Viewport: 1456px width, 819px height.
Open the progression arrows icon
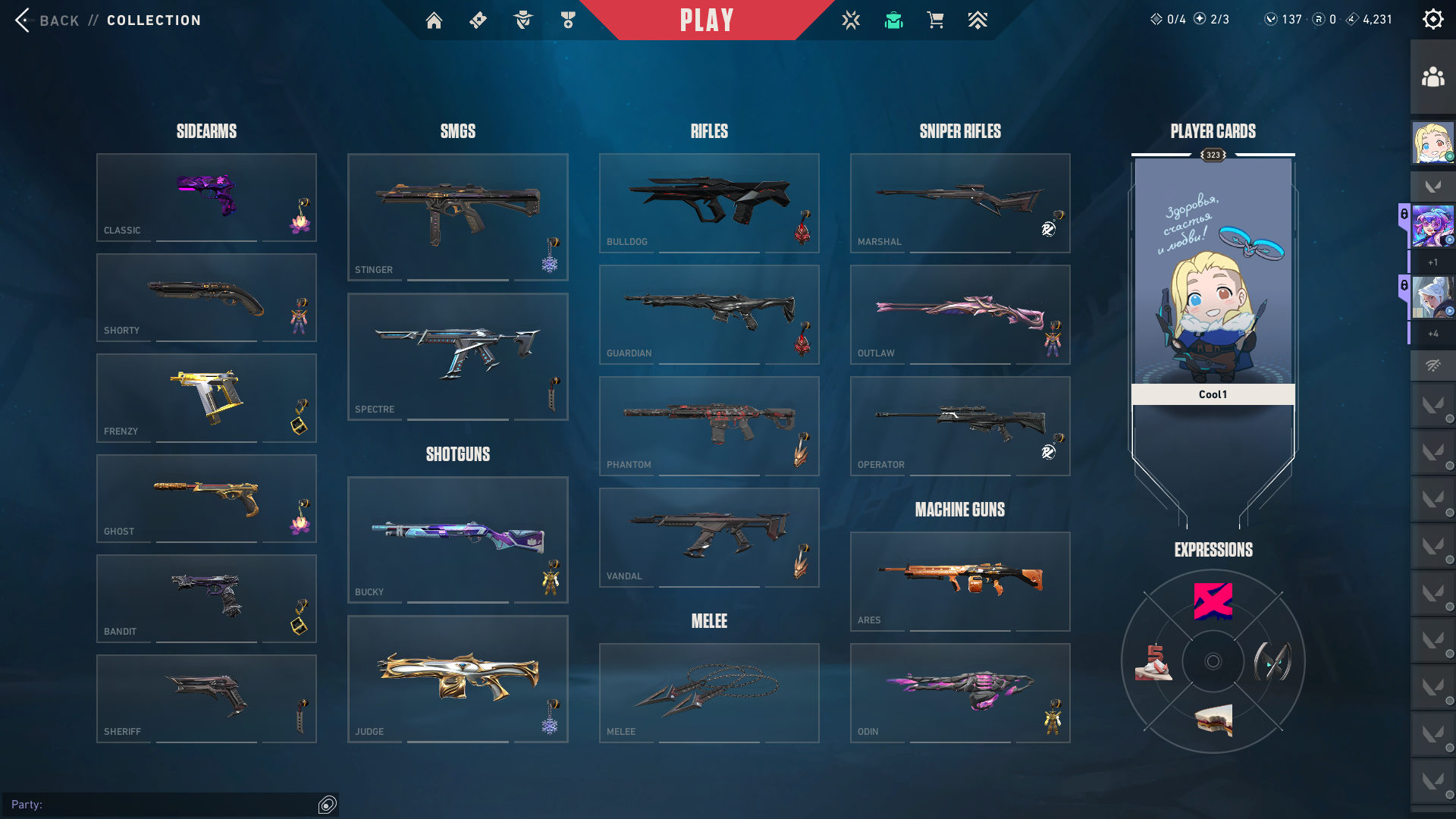pos(977,20)
